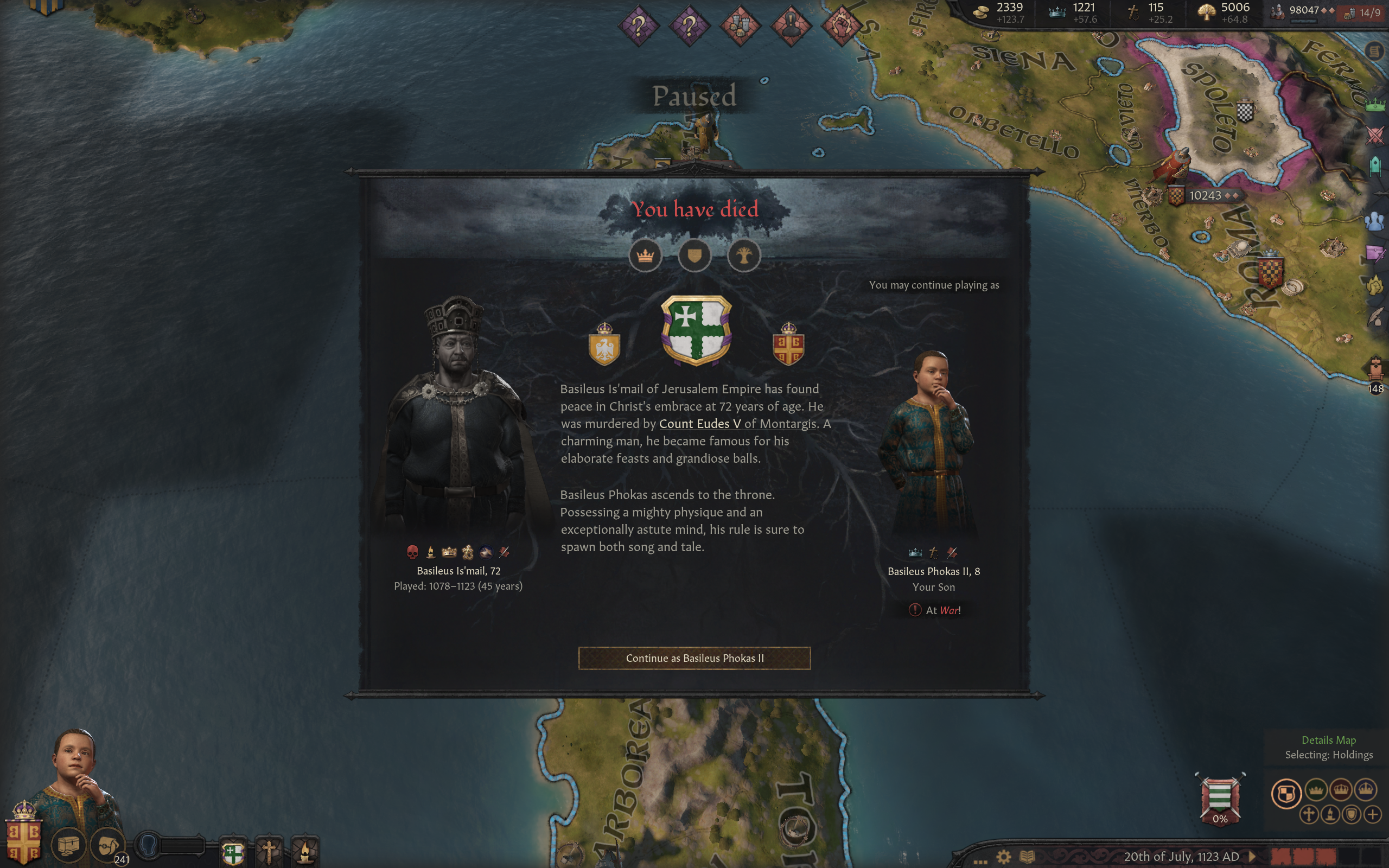Expand more map modes with plus button
Screen dimensions: 1389x868
pyautogui.click(x=1372, y=814)
